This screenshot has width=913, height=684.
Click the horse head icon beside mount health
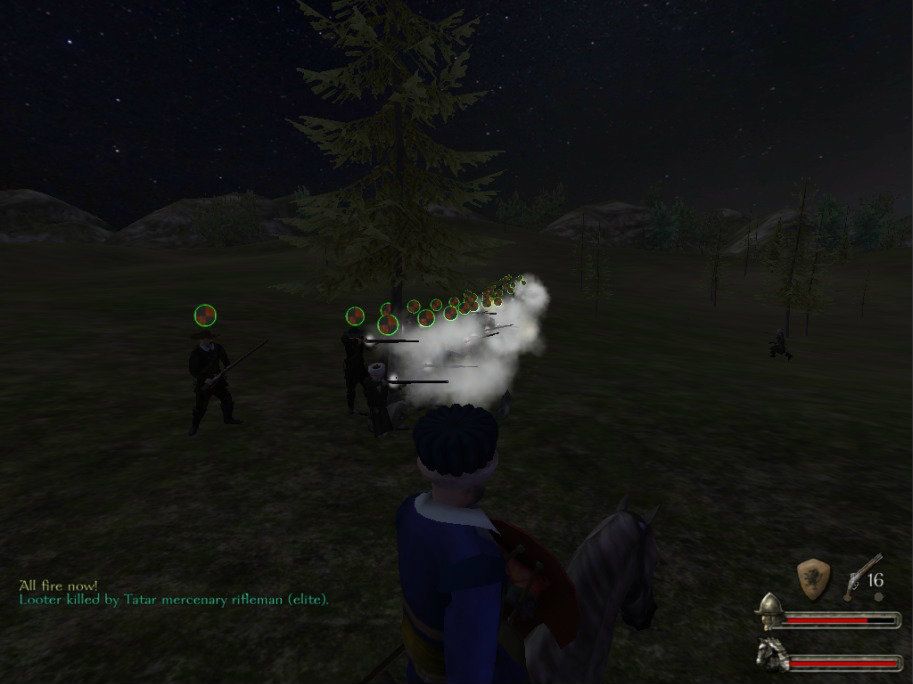point(768,654)
